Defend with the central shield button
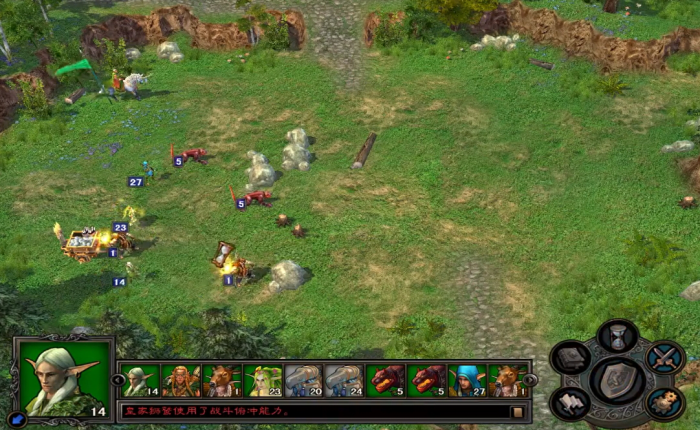 [x=617, y=380]
